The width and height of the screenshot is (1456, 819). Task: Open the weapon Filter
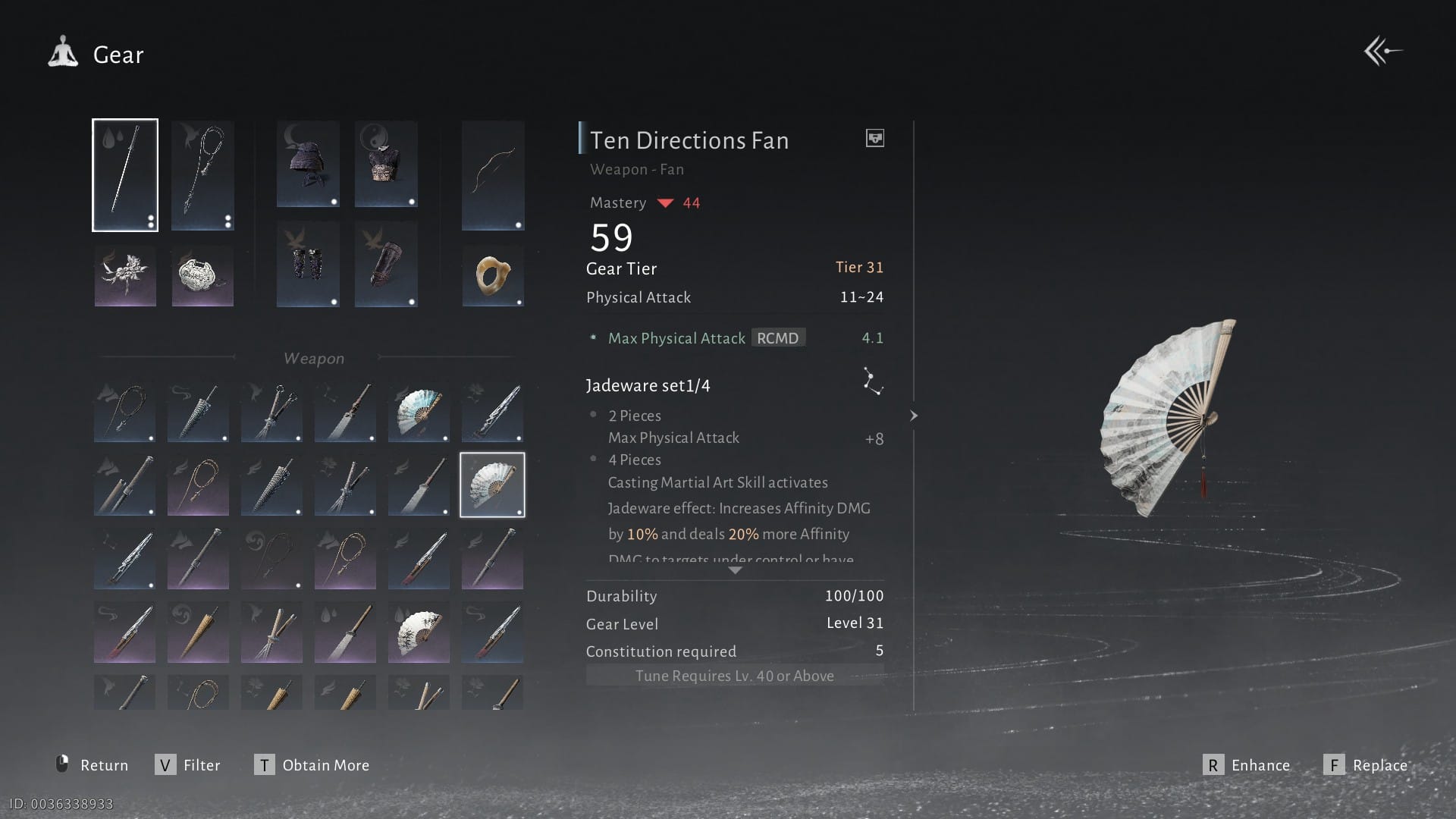[x=188, y=765]
